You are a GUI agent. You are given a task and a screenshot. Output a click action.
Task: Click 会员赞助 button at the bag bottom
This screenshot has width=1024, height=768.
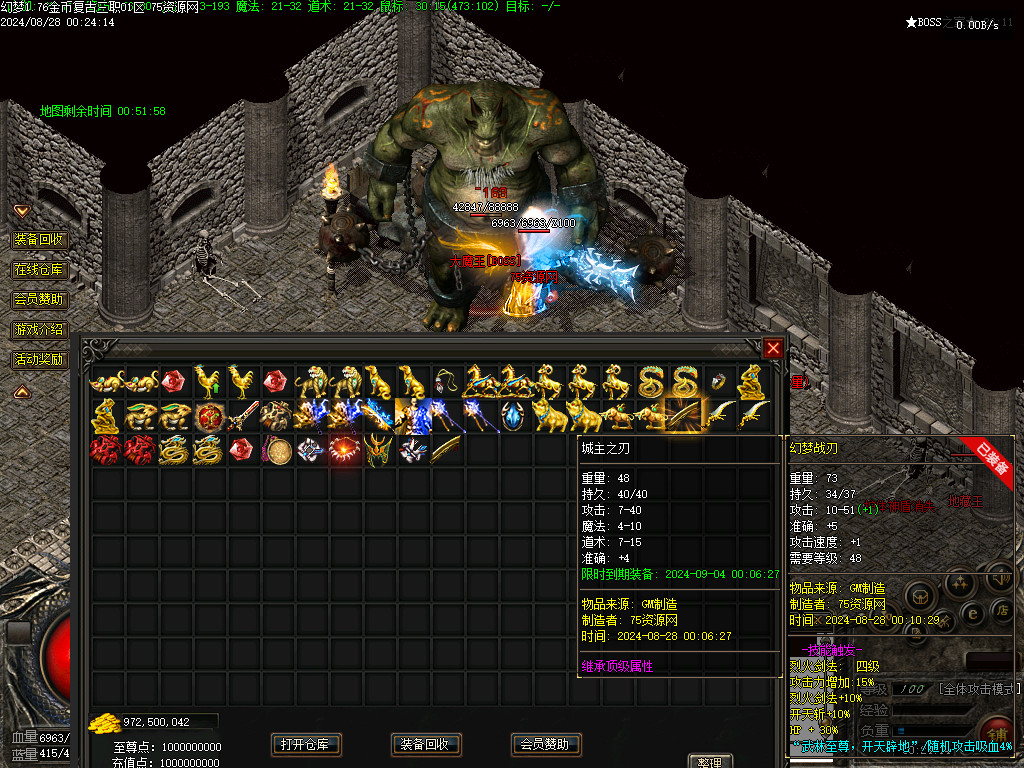546,744
